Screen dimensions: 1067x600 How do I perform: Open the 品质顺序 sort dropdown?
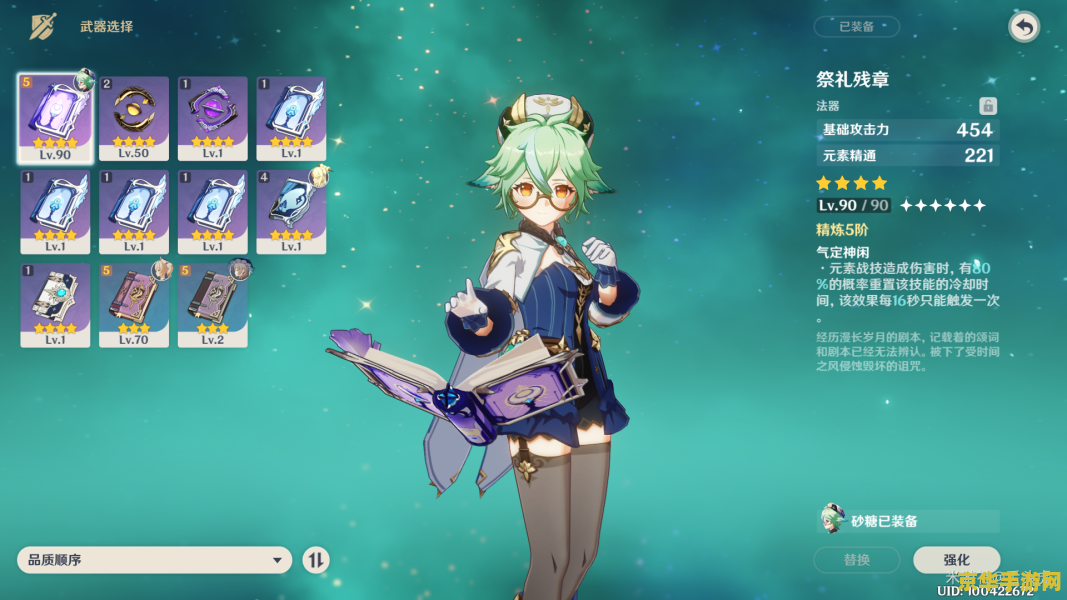(154, 560)
